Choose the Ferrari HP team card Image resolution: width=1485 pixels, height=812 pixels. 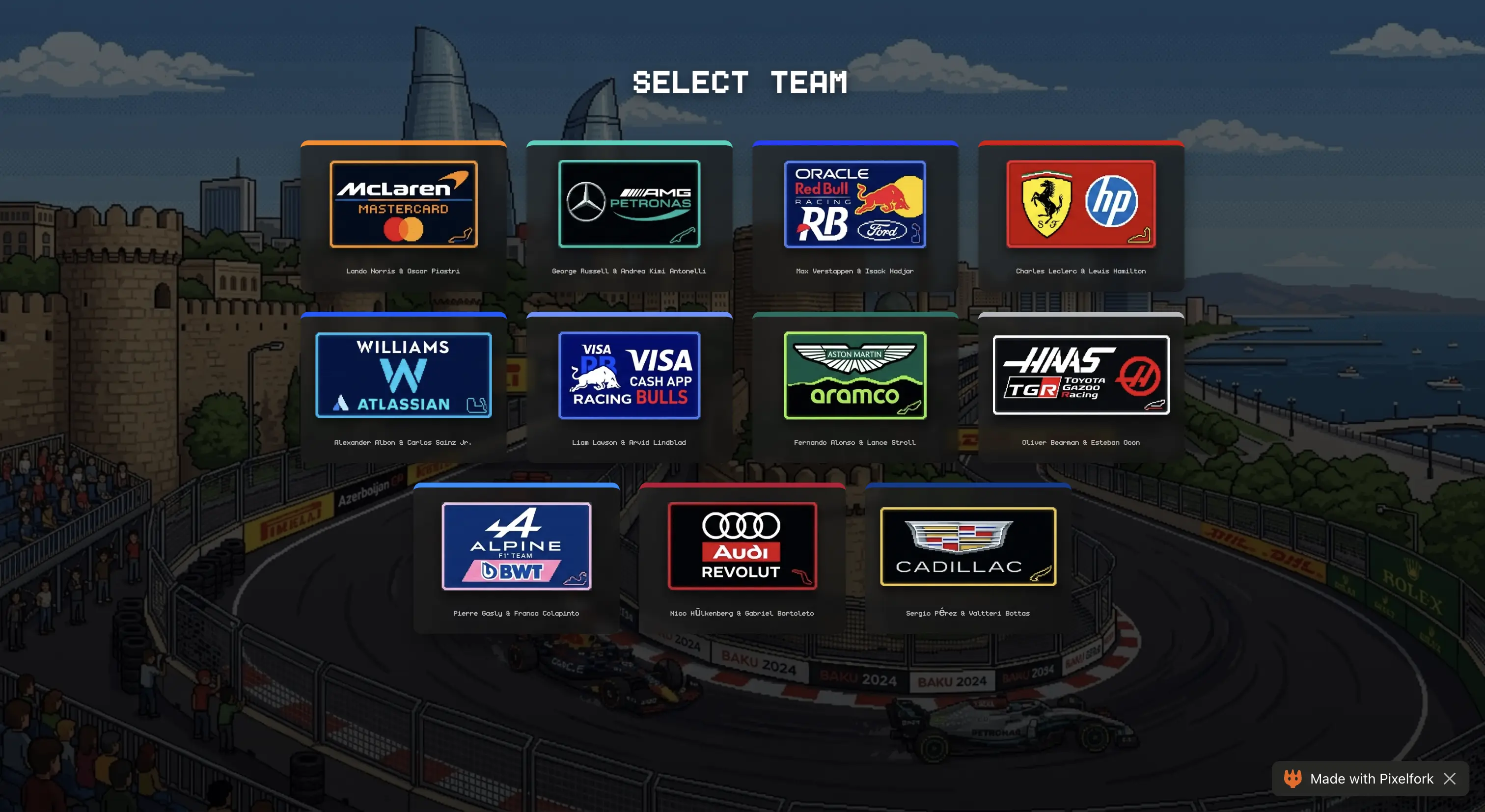1080,205
